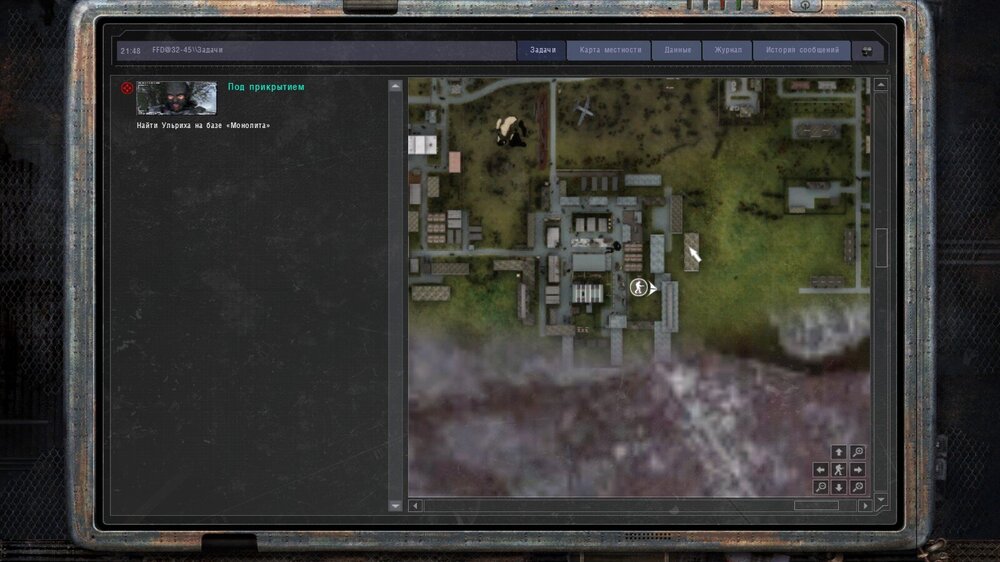Screen dimensions: 1000x562
Task: Click the player marker on the map
Action: point(639,288)
